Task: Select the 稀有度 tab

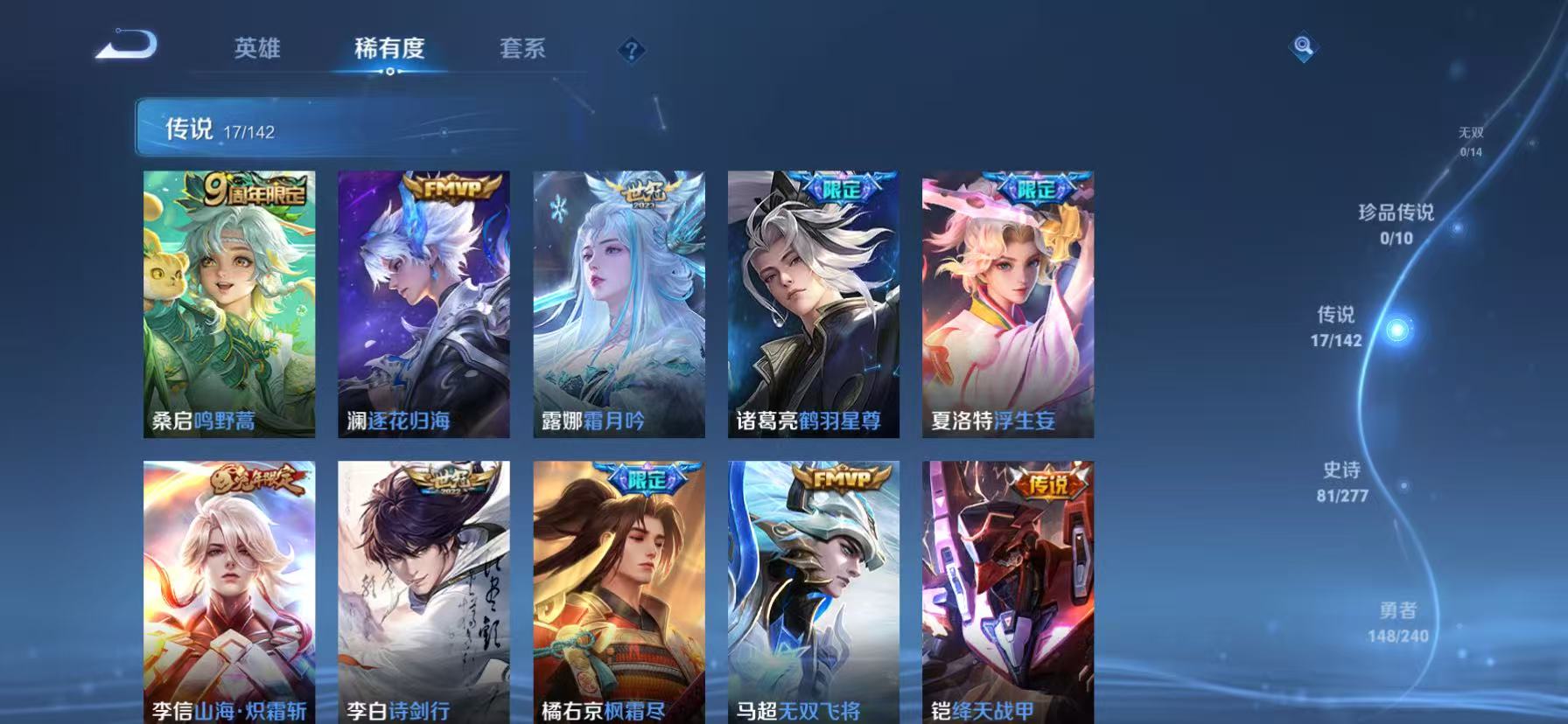Action: tap(388, 50)
